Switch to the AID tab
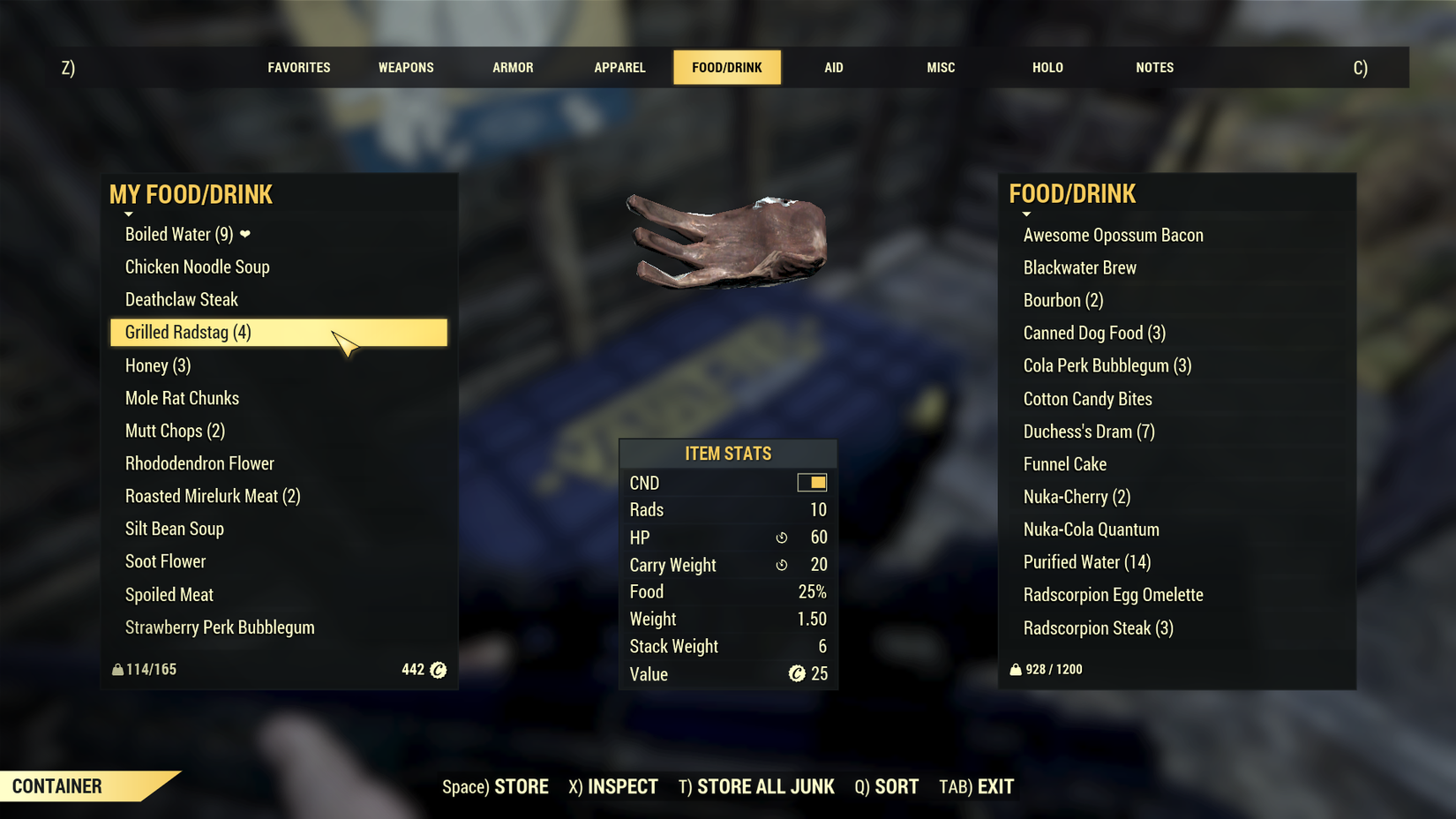Image resolution: width=1456 pixels, height=819 pixels. click(x=833, y=67)
